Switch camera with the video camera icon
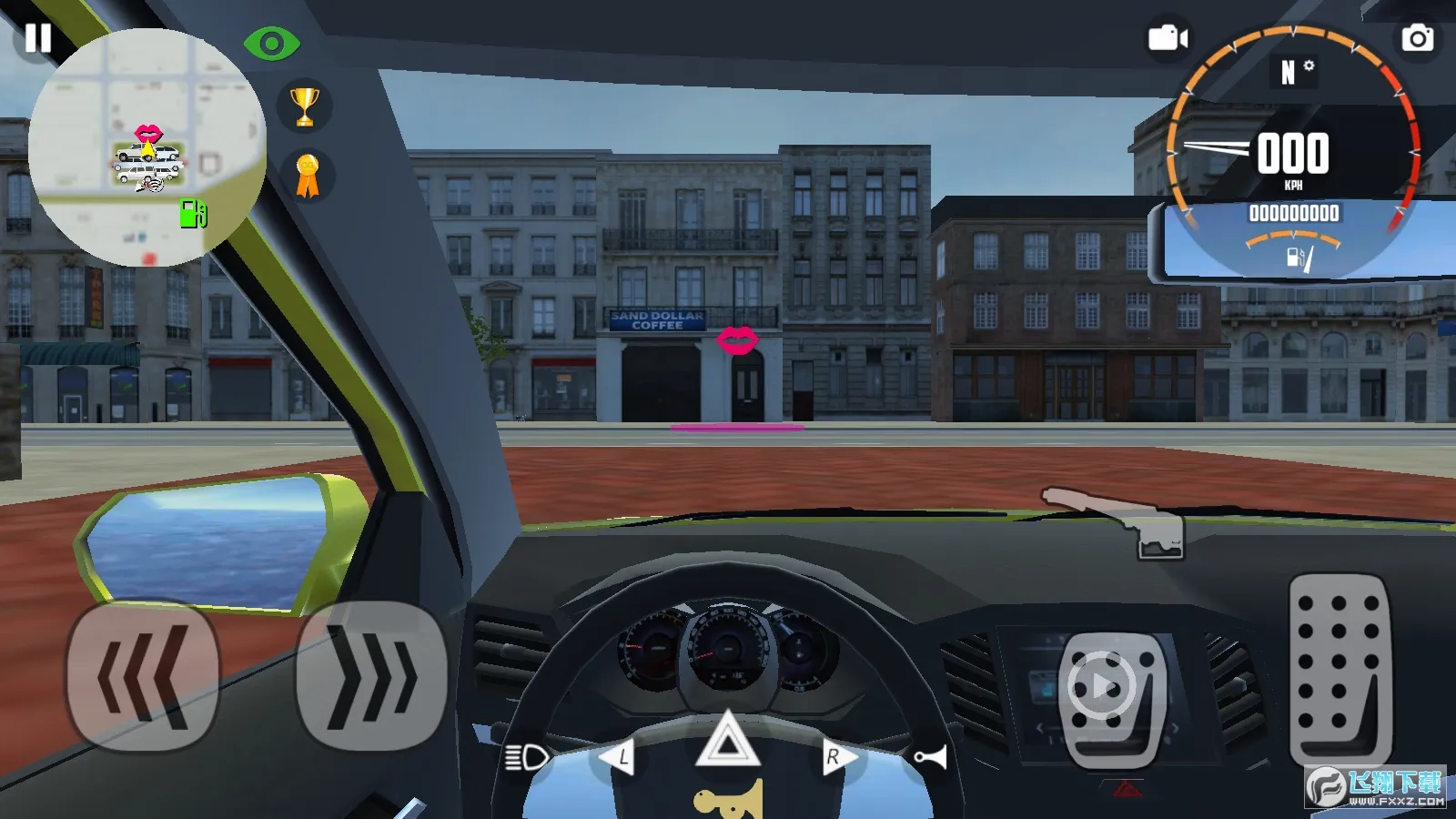Image resolution: width=1456 pixels, height=819 pixels. 1168,38
